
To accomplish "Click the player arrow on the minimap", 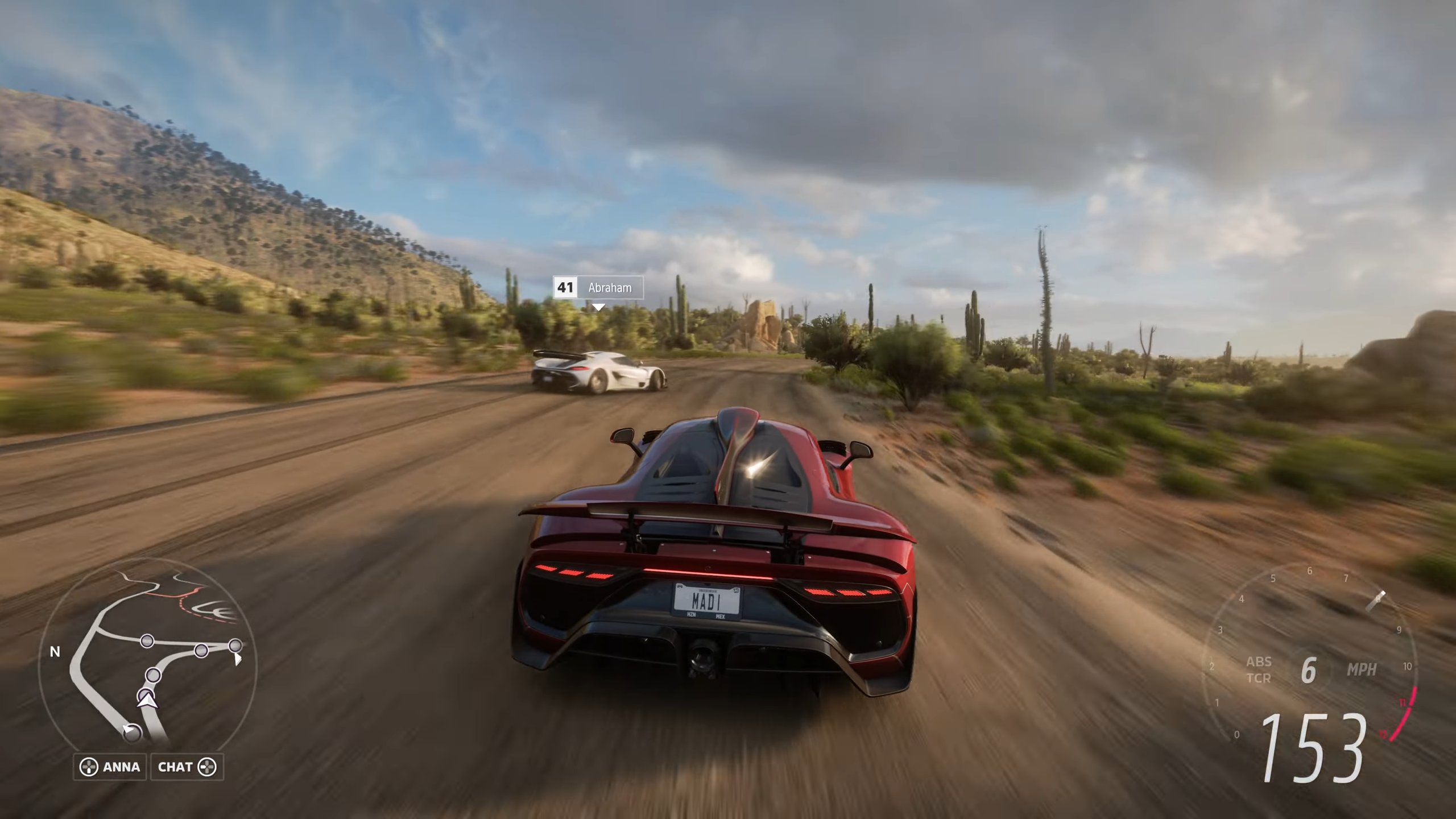I will coord(147,701).
